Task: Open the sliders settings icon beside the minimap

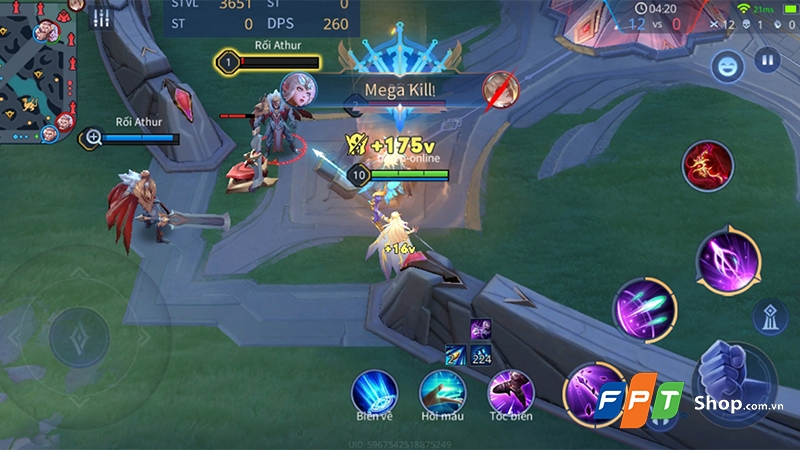Action: coord(100,18)
